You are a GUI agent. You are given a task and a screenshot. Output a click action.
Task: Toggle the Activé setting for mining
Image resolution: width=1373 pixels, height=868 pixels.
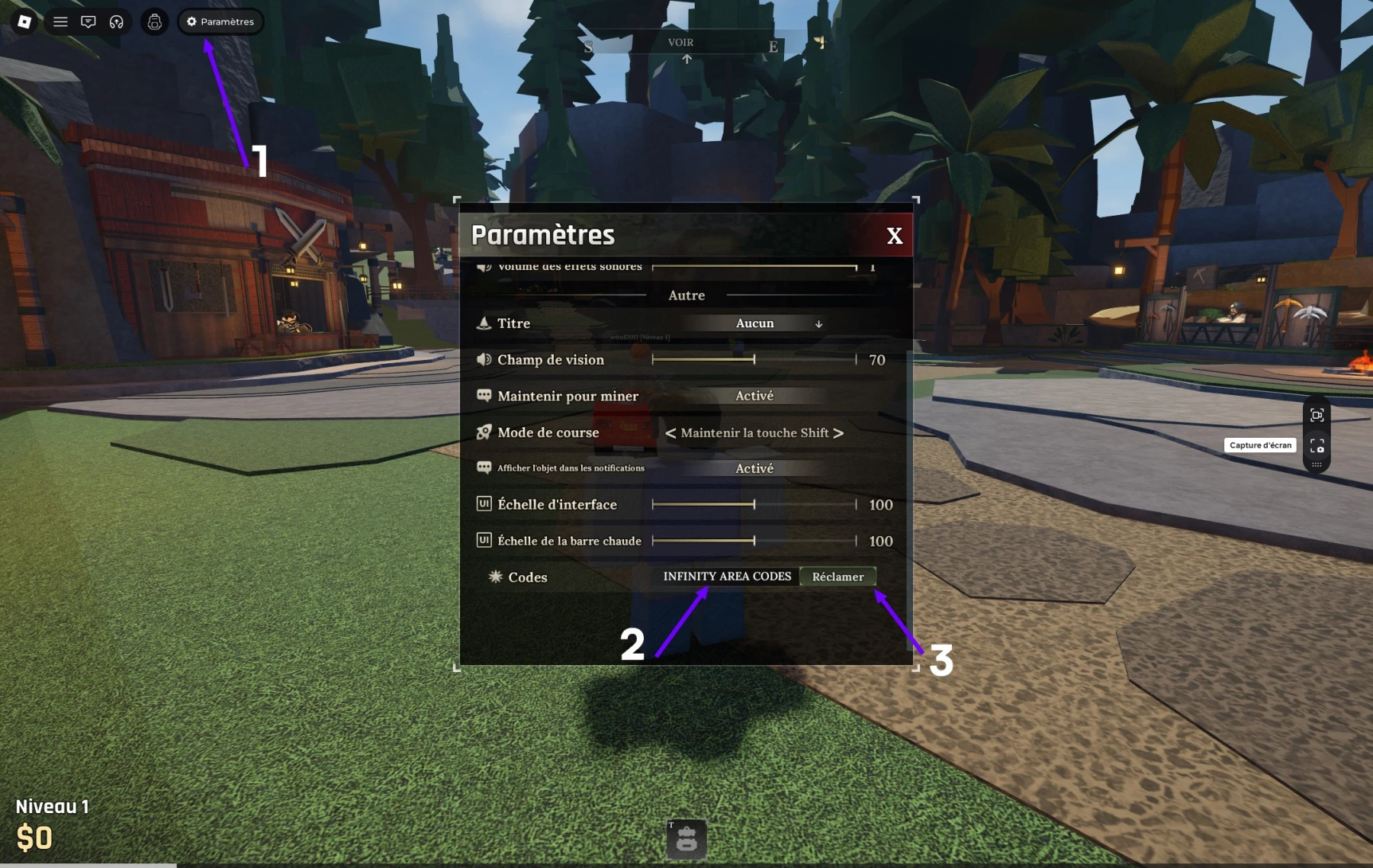(x=754, y=395)
